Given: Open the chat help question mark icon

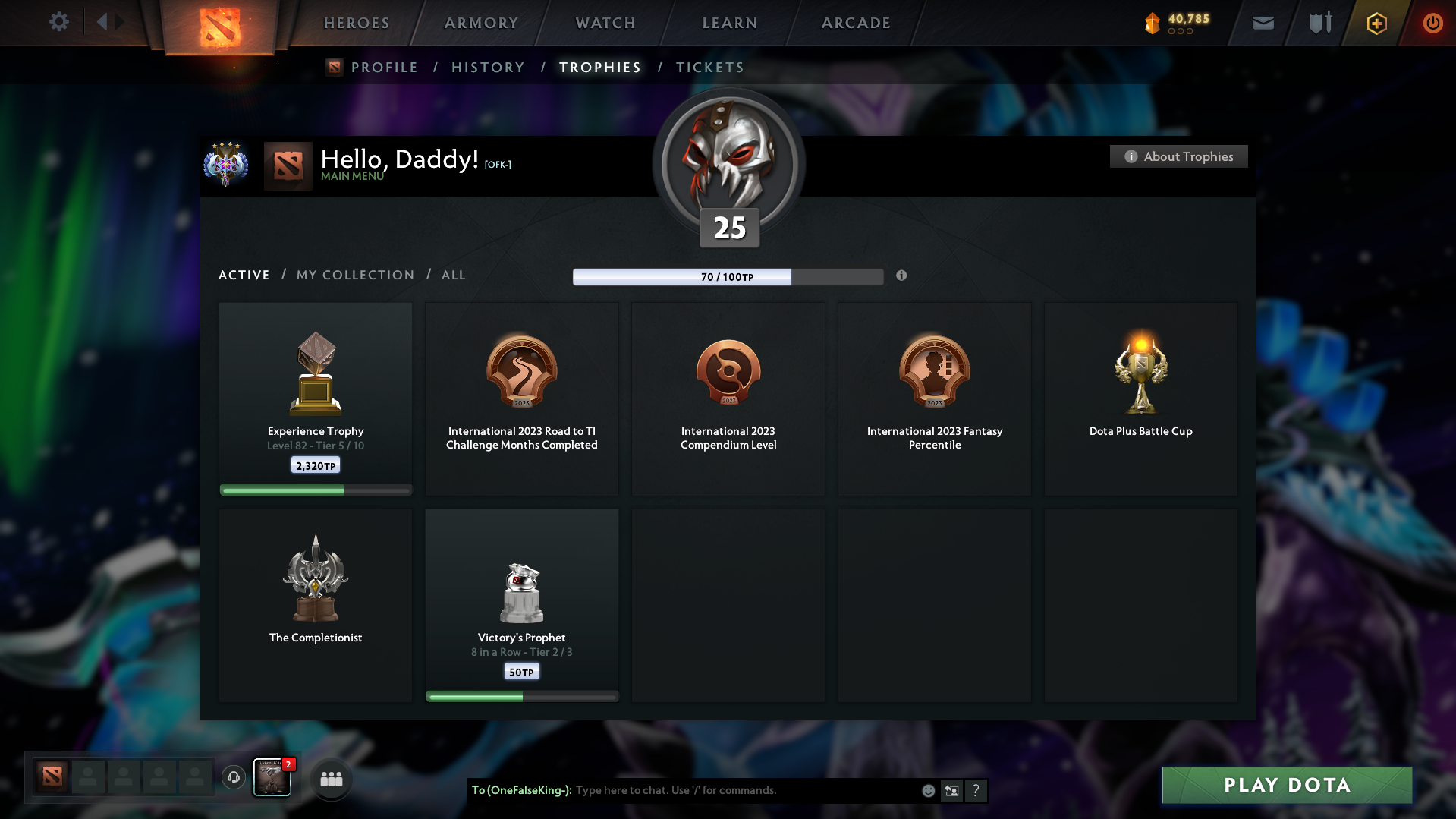Looking at the screenshot, I should click(976, 790).
